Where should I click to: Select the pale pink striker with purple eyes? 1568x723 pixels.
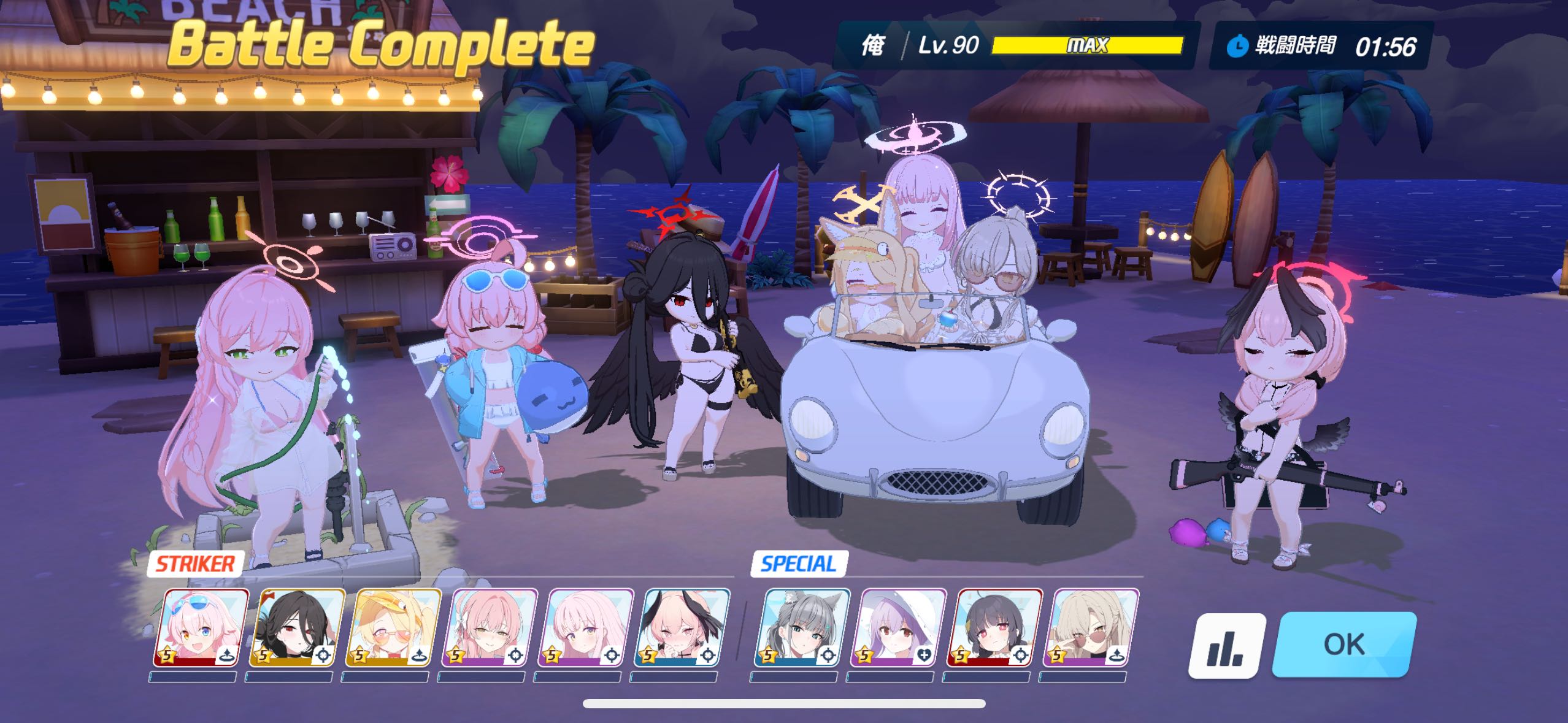[x=586, y=628]
